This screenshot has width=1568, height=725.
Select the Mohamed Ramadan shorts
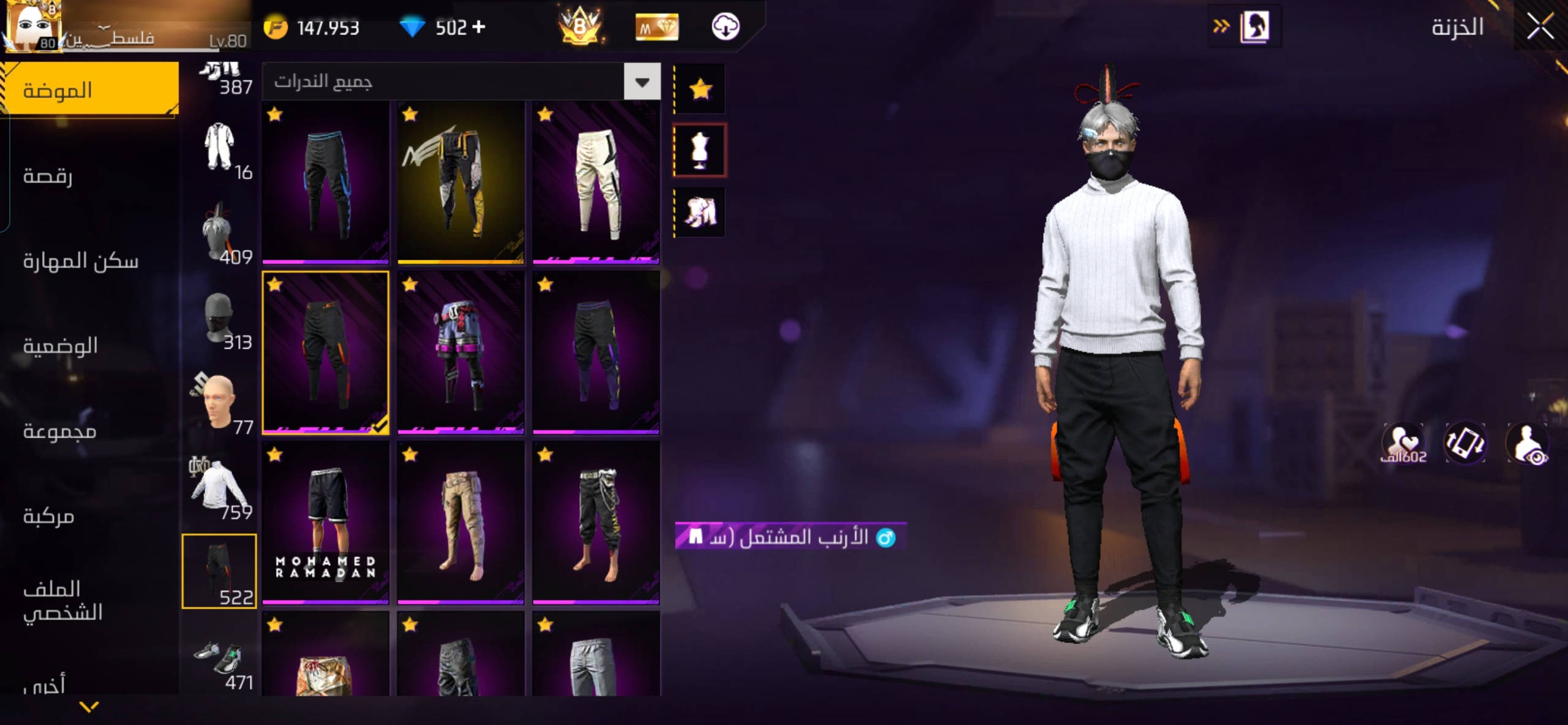point(325,523)
